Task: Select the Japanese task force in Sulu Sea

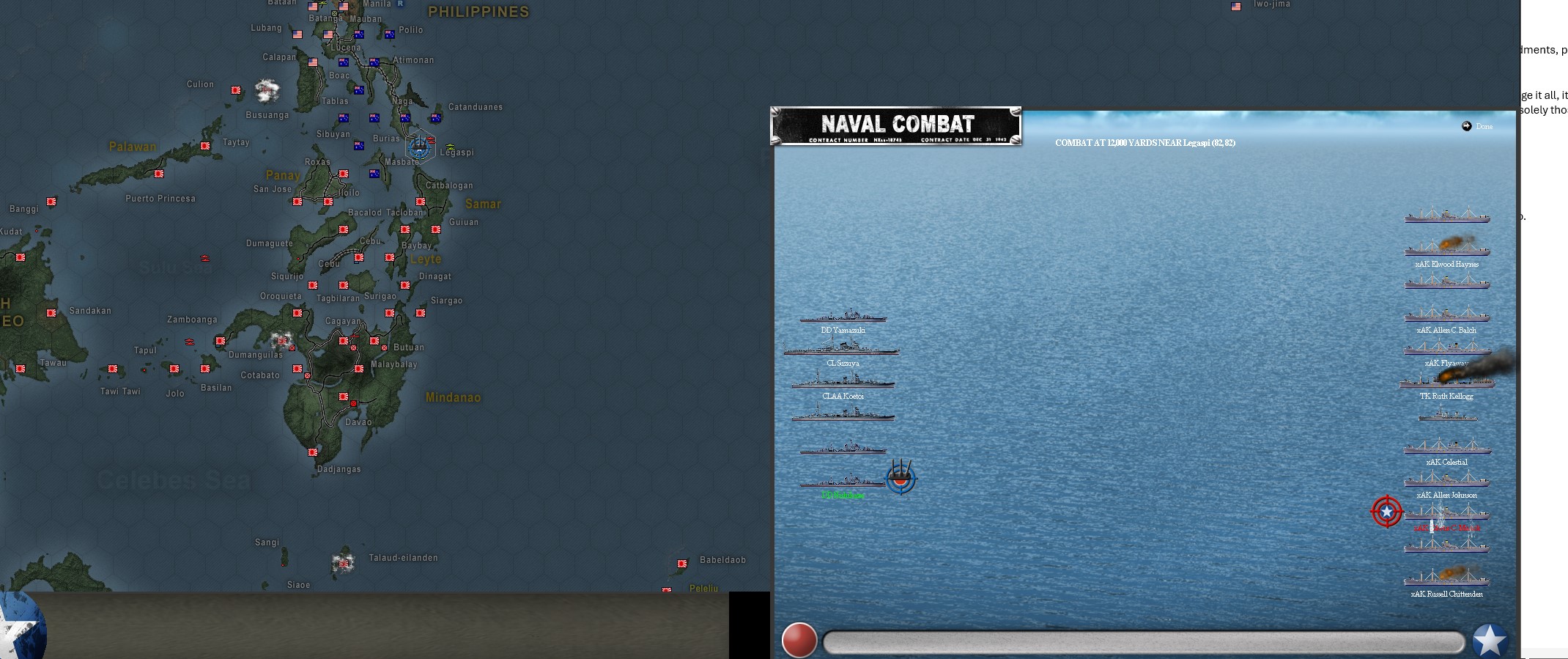Action: click(x=205, y=258)
